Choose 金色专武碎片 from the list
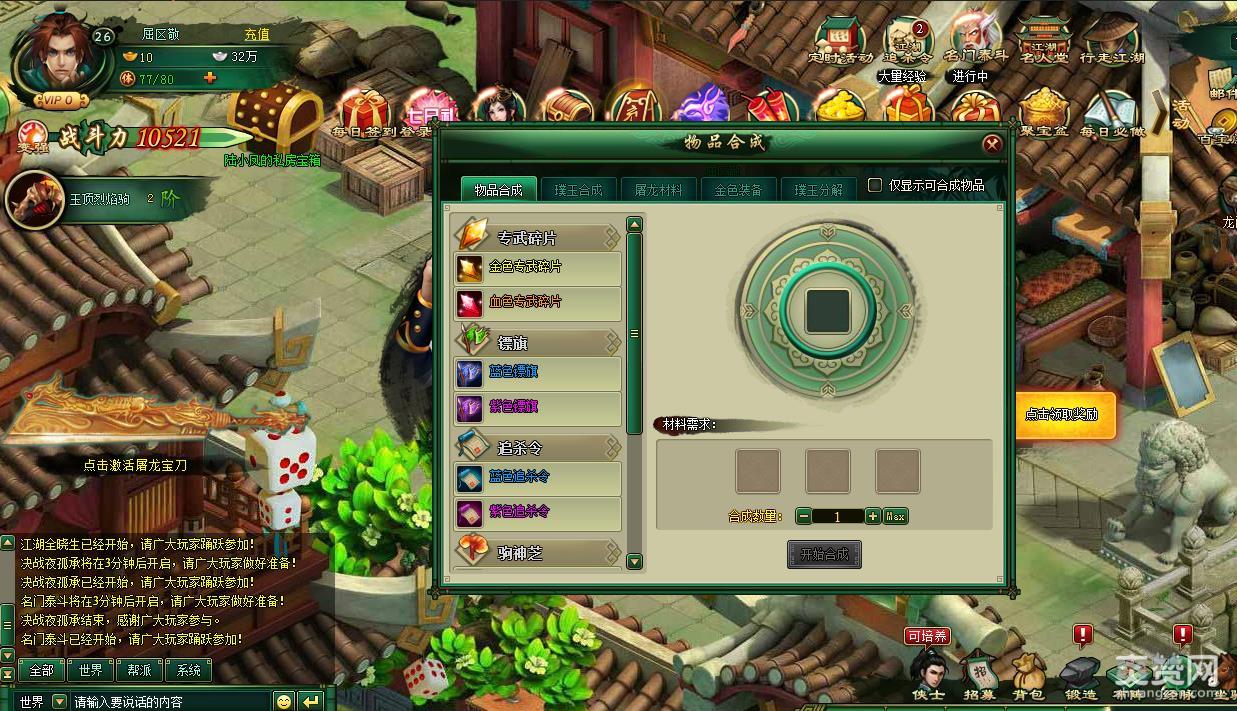 click(537, 268)
